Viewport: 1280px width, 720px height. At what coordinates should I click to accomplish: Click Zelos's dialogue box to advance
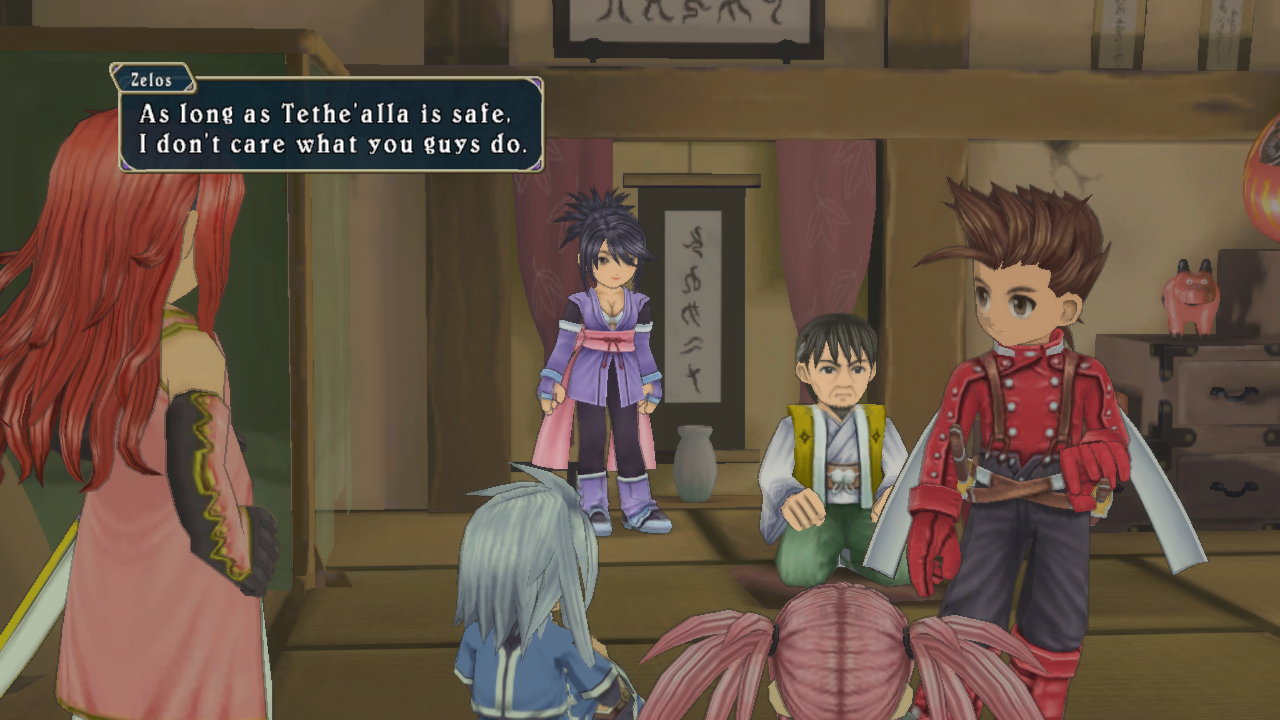coord(331,126)
